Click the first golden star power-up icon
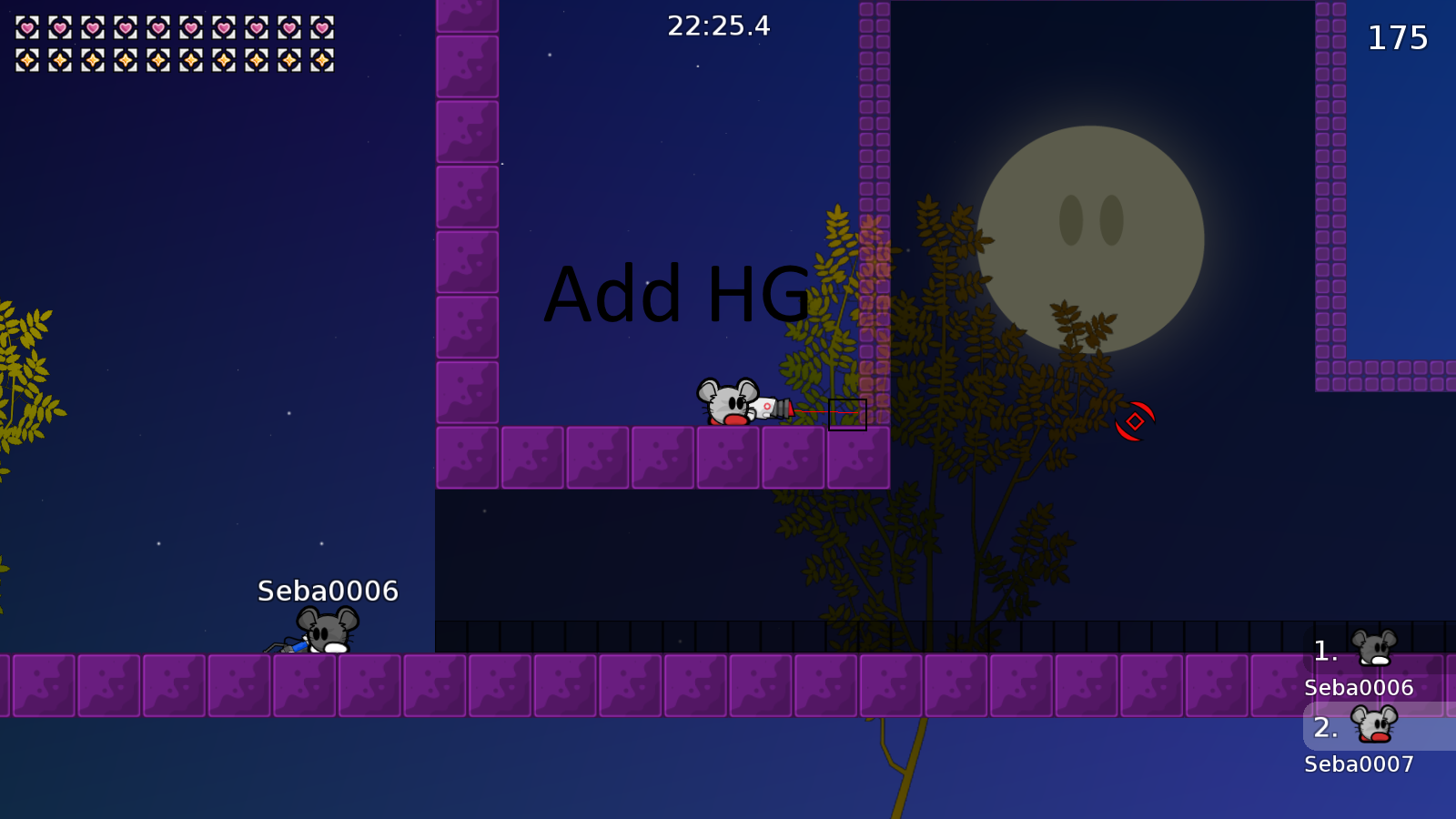This screenshot has width=1456, height=819. click(x=28, y=60)
